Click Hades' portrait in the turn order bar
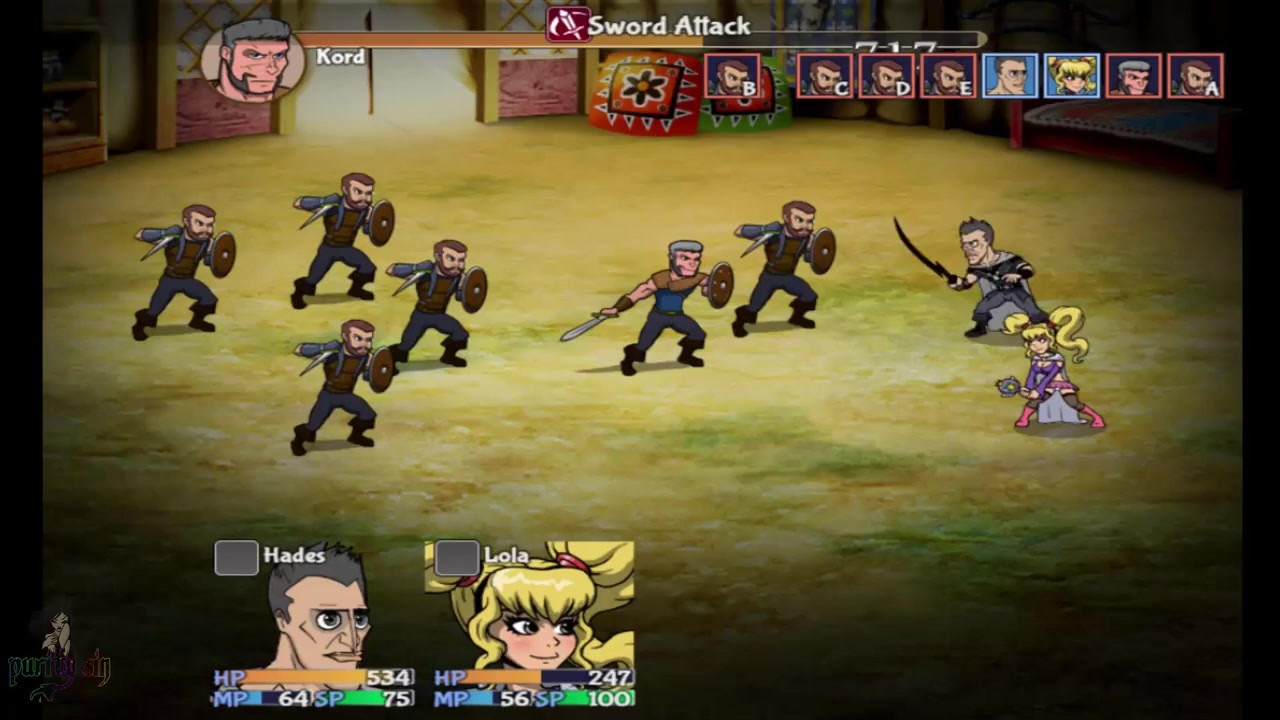This screenshot has height=720, width=1280. pyautogui.click(x=1010, y=76)
